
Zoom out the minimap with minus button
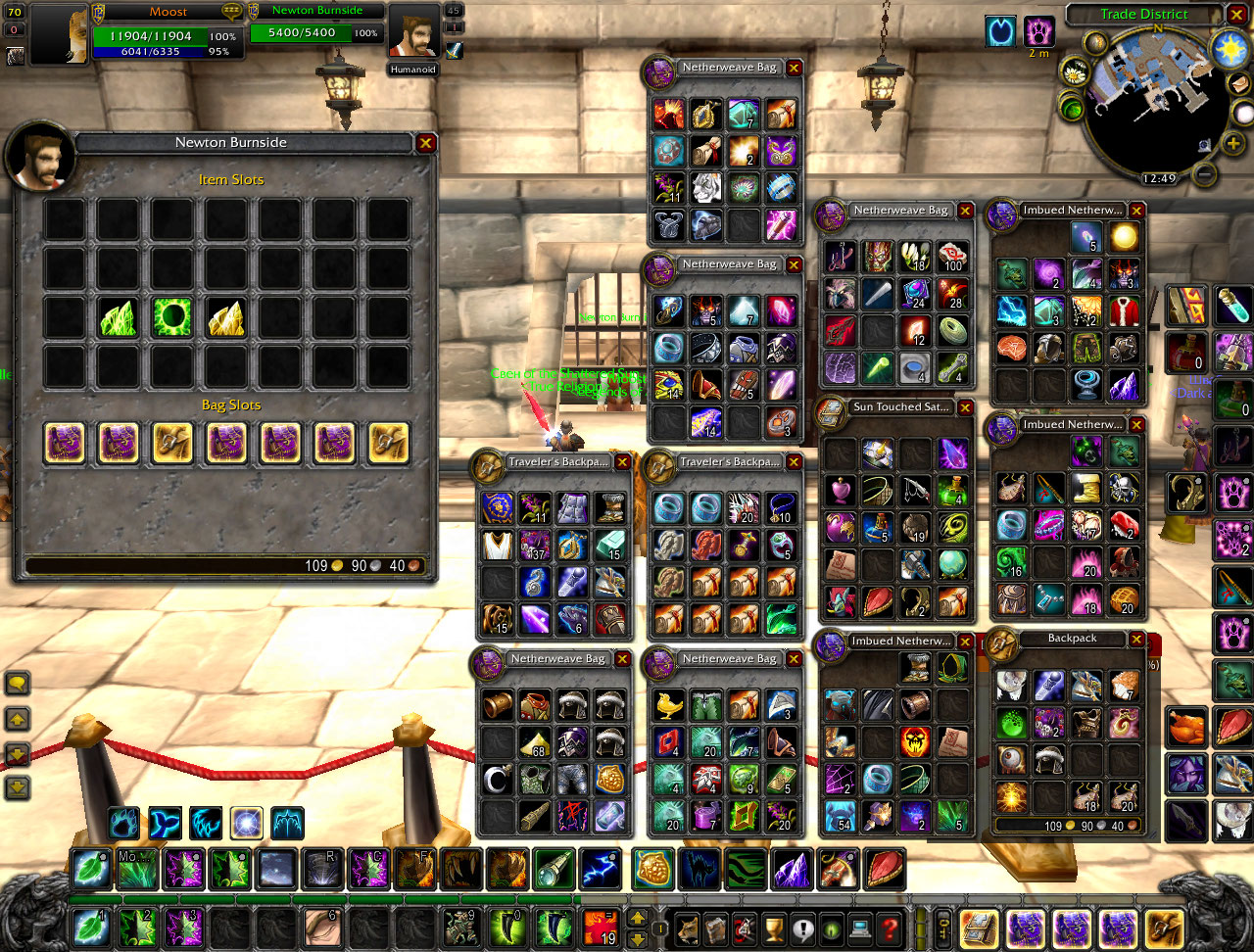tap(1205, 174)
